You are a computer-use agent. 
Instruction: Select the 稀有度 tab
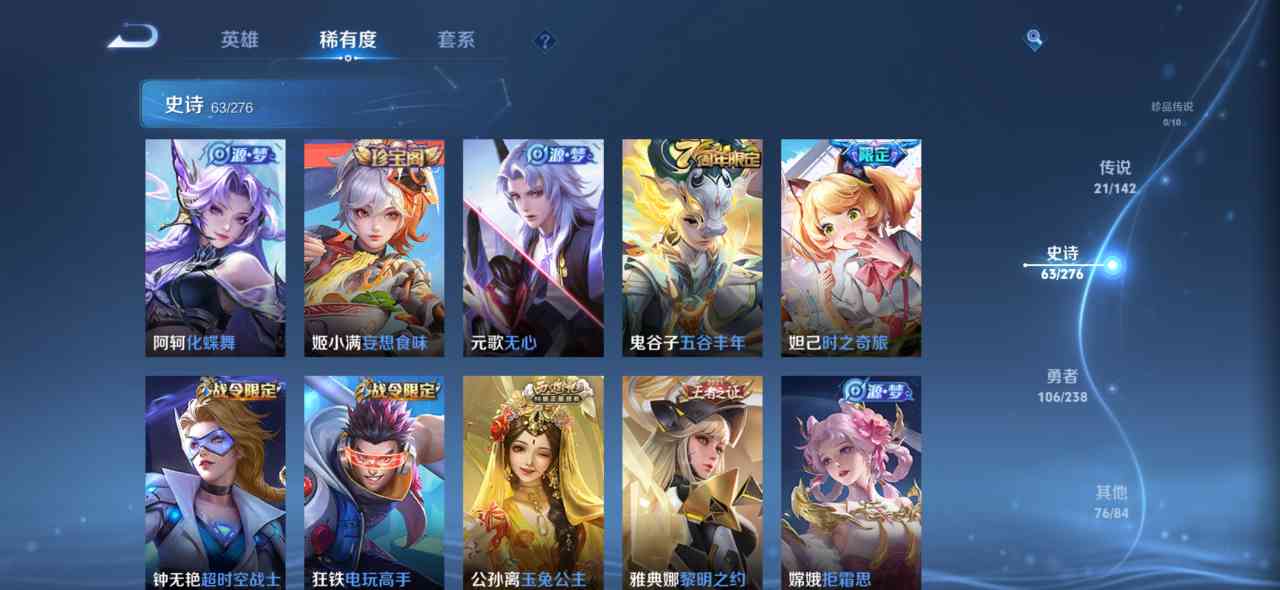tap(348, 40)
